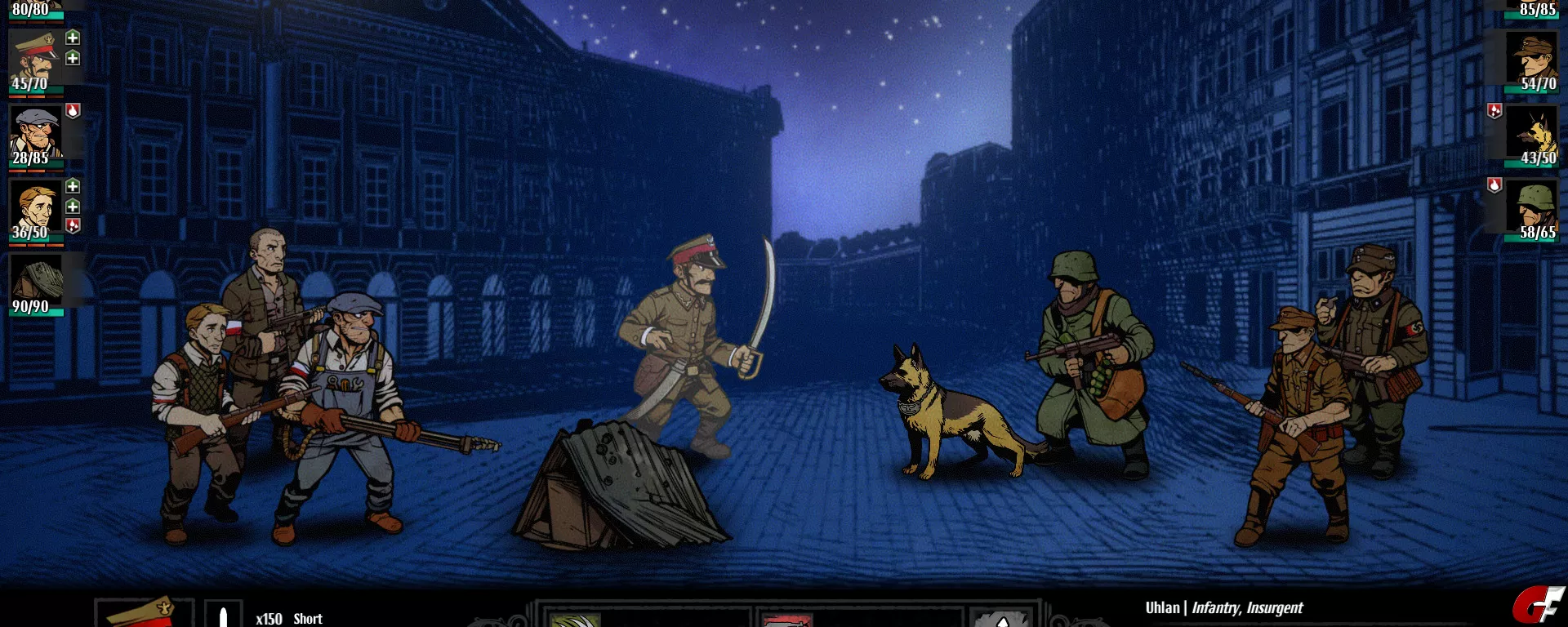Inspect the fire status icon beside helmet soldier
The height and width of the screenshot is (627, 1568).
click(1494, 185)
